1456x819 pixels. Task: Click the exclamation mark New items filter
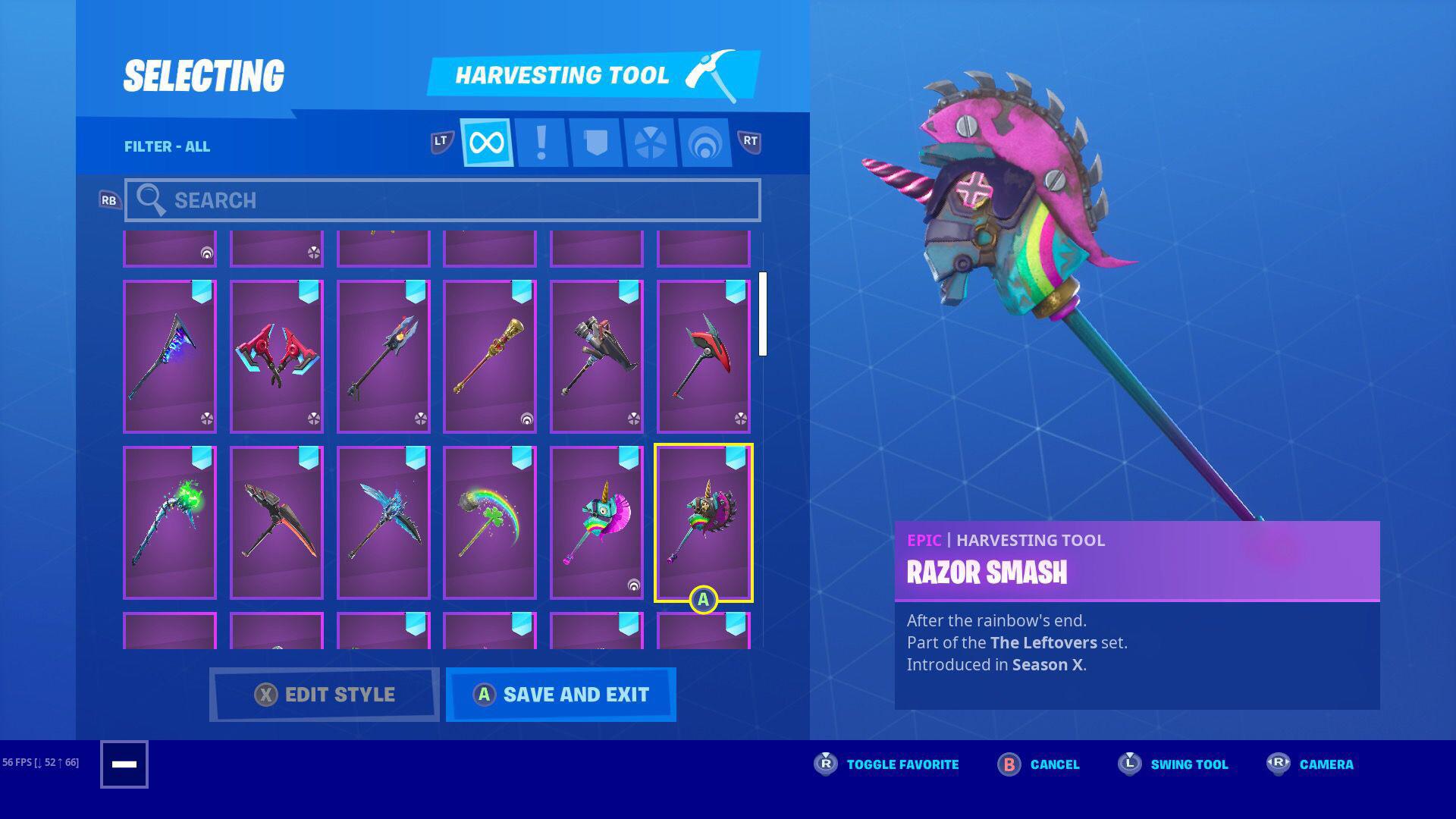pyautogui.click(x=541, y=142)
